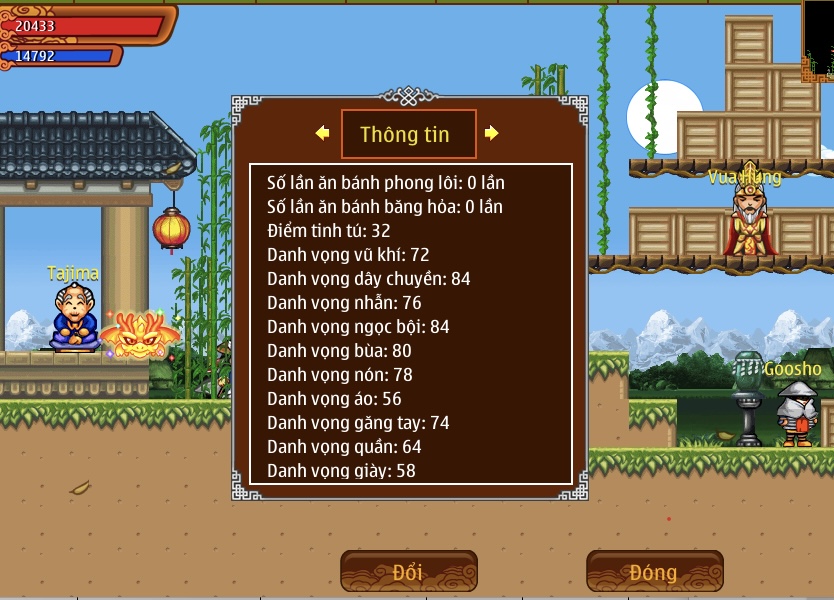Screen dimensions: 834x600
Task: Choose the Danh vọng áo entry
Action: pyautogui.click(x=334, y=398)
